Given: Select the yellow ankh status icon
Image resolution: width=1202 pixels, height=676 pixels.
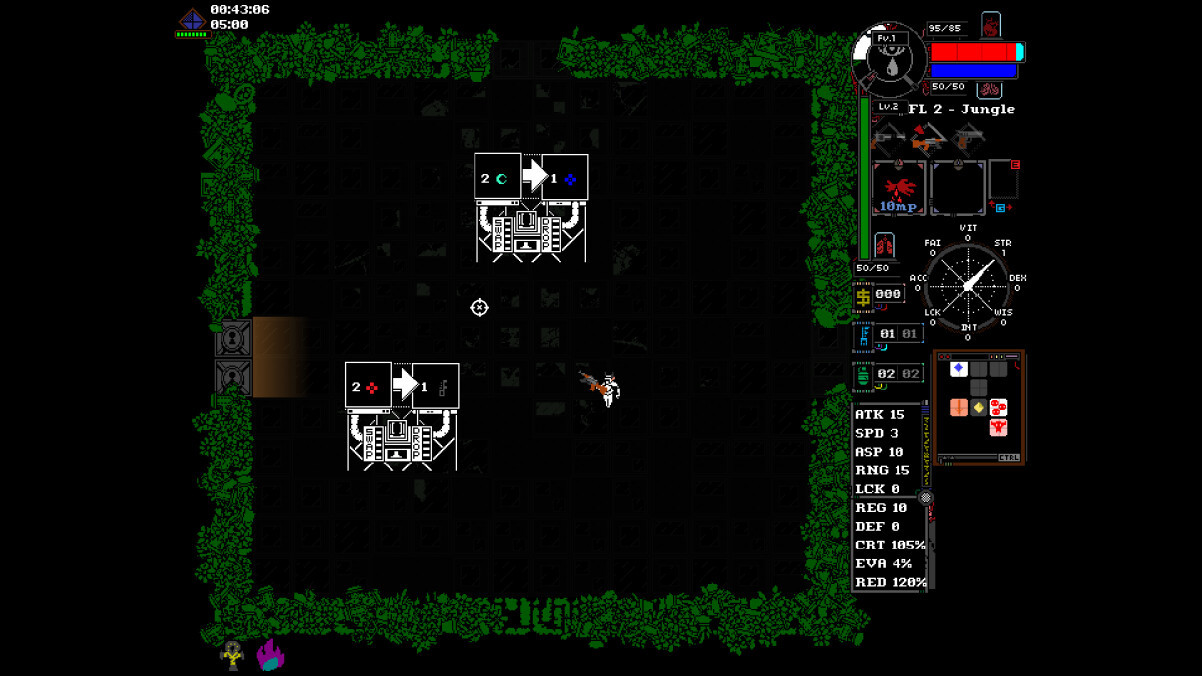Looking at the screenshot, I should point(232,655).
